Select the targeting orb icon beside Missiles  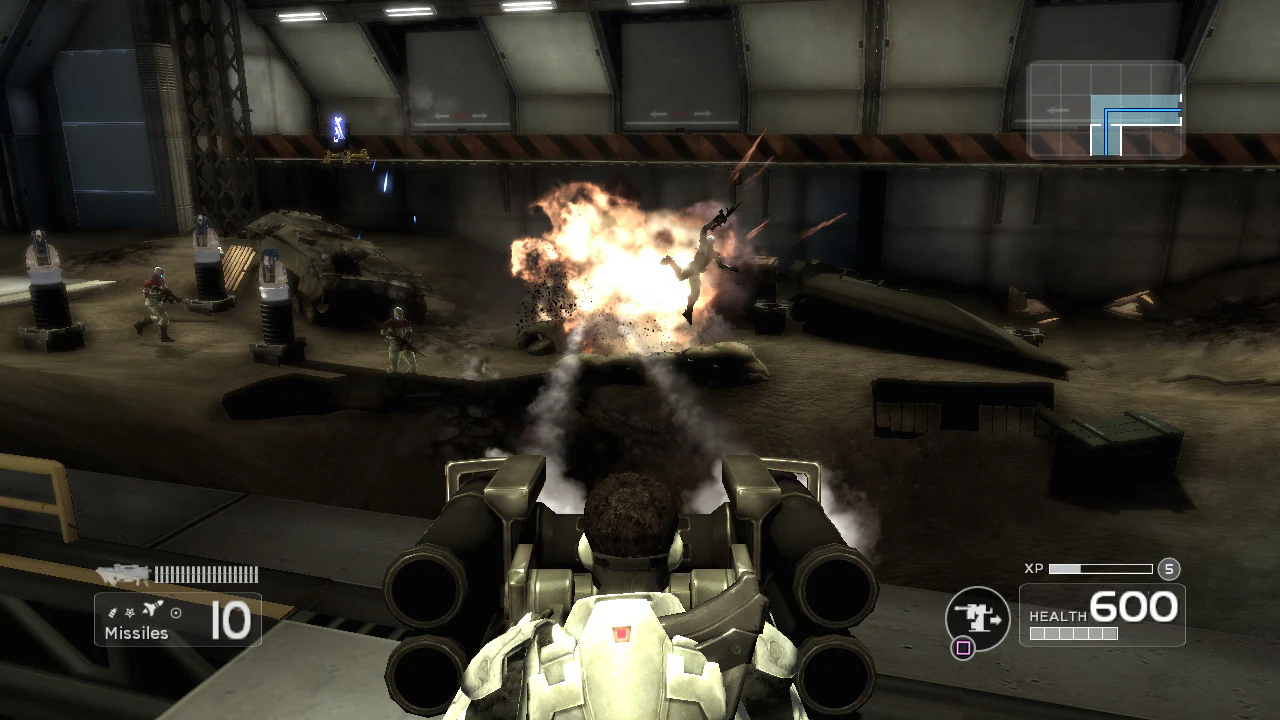tap(176, 613)
